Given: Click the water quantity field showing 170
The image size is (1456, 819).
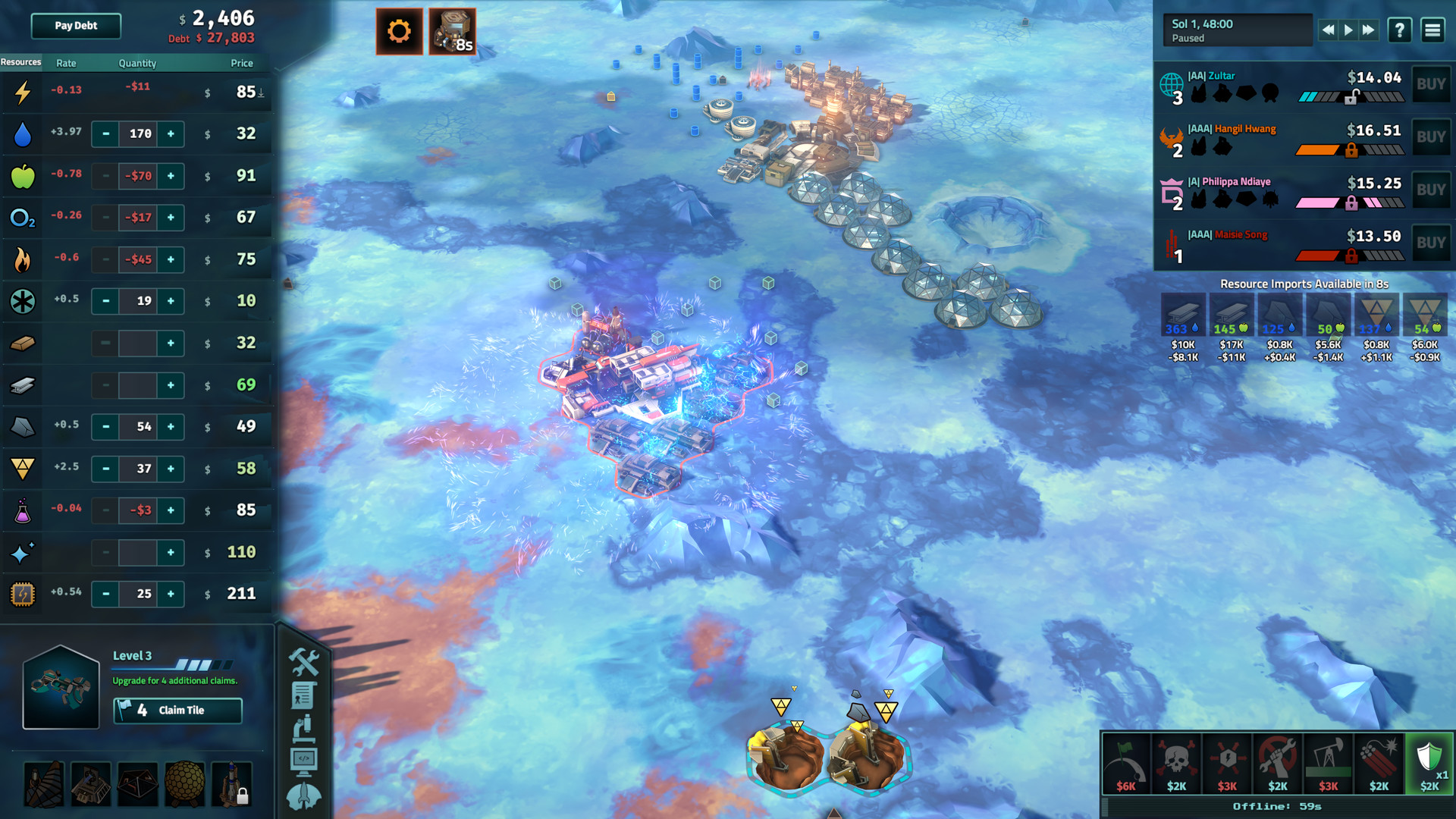Looking at the screenshot, I should click(137, 134).
